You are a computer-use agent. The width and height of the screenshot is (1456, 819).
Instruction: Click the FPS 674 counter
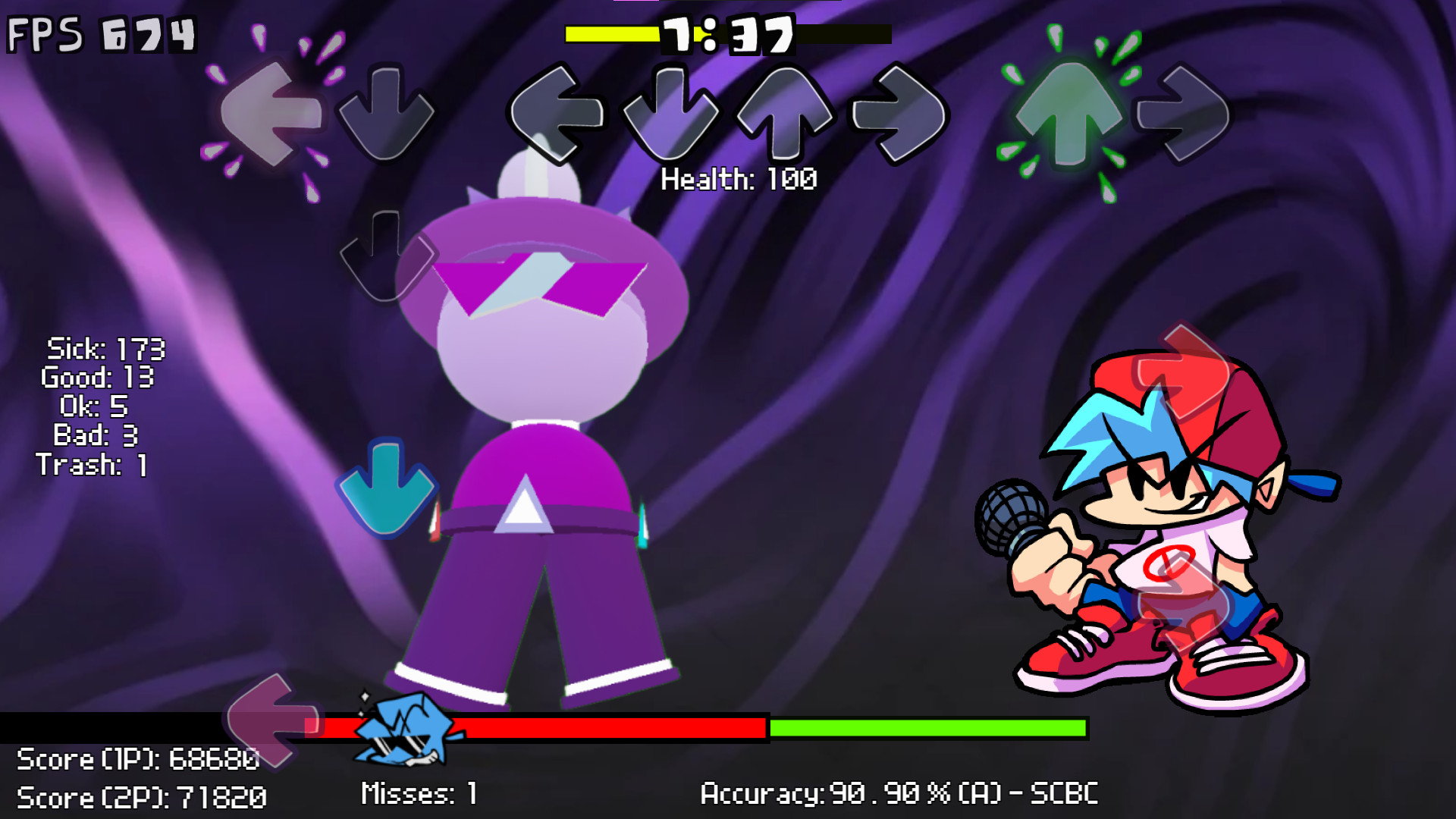click(x=99, y=33)
